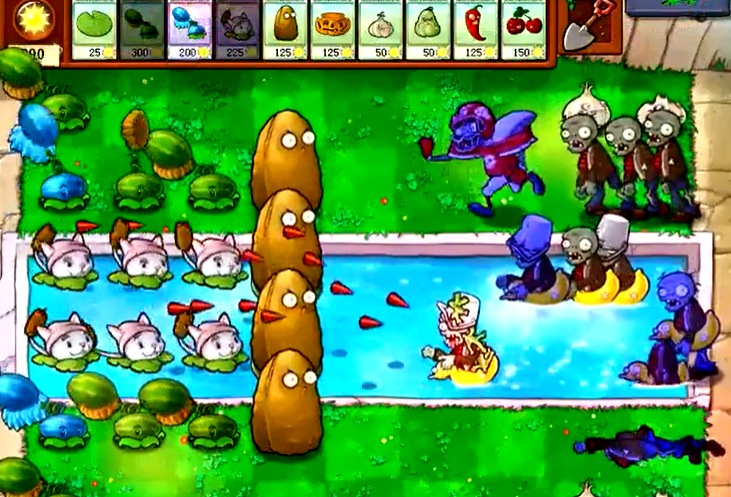Select the Cattail seed packet
731x497 pixels.
click(x=237, y=30)
